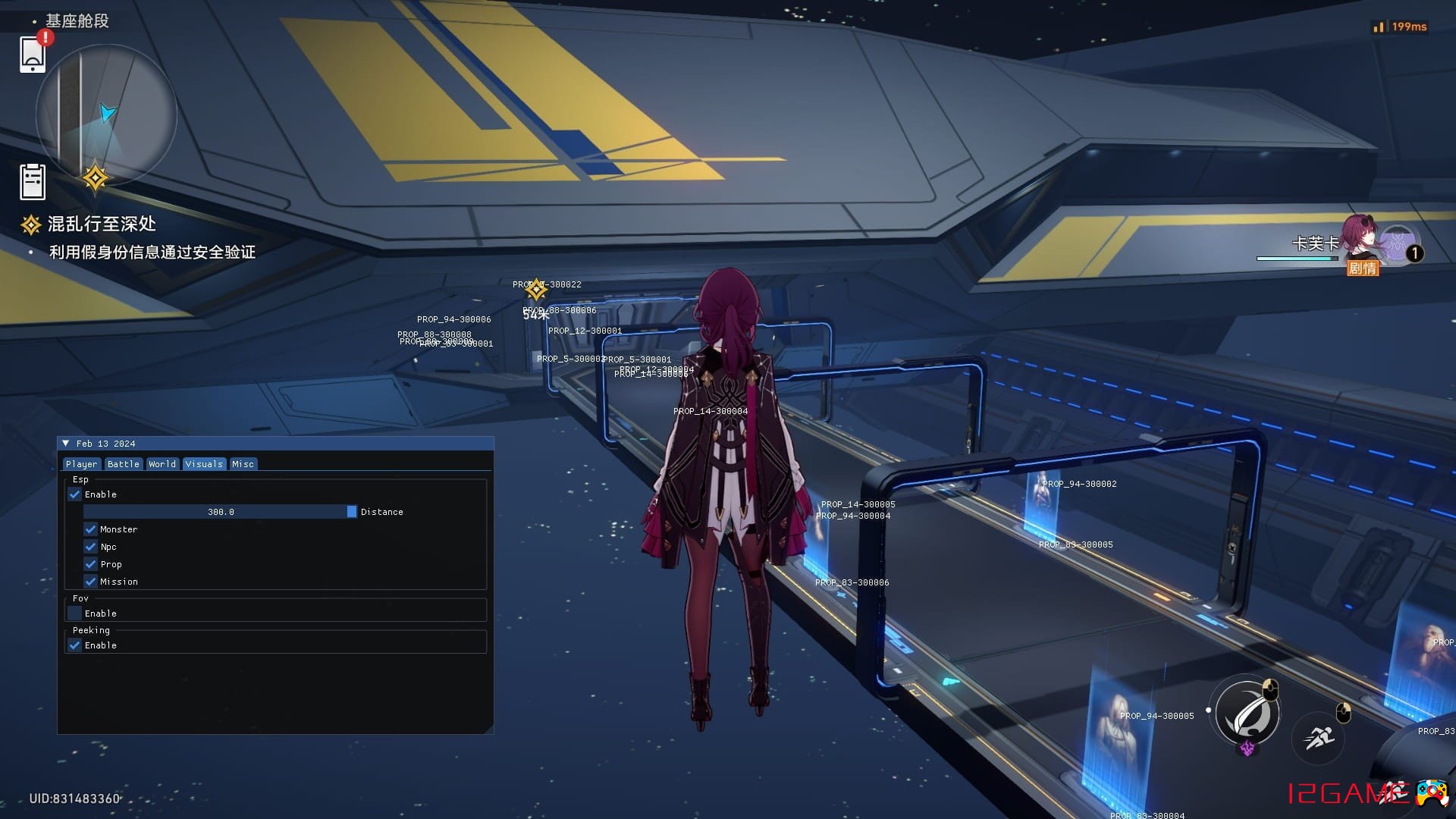Screen dimensions: 1456x819
Task: Toggle the Npc checkbox
Action: coord(91,547)
